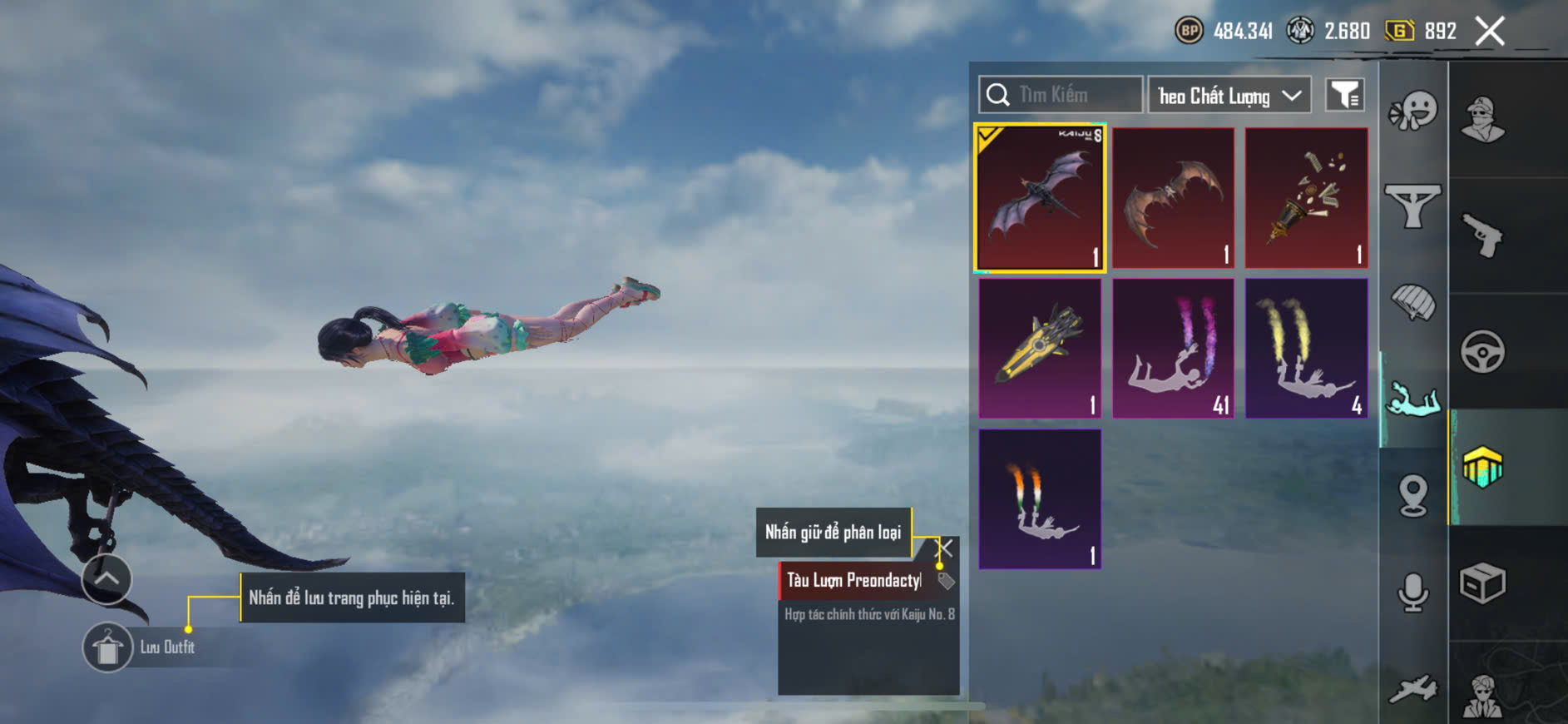The height and width of the screenshot is (724, 1568).
Task: Save current outfit with Lưu Outfit
Action: (107, 647)
